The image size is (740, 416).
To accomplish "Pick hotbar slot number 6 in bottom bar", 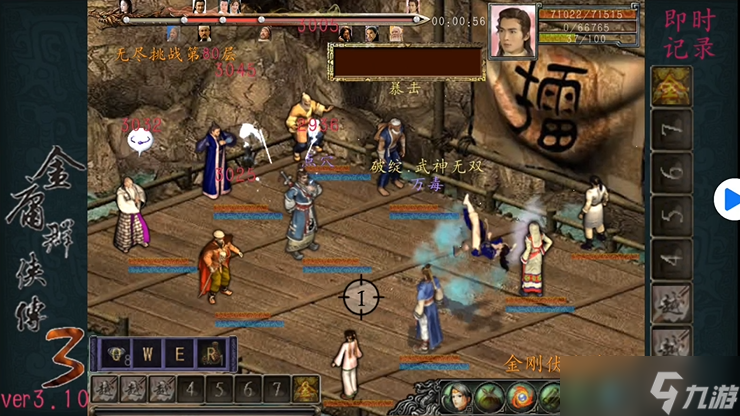I will point(249,389).
